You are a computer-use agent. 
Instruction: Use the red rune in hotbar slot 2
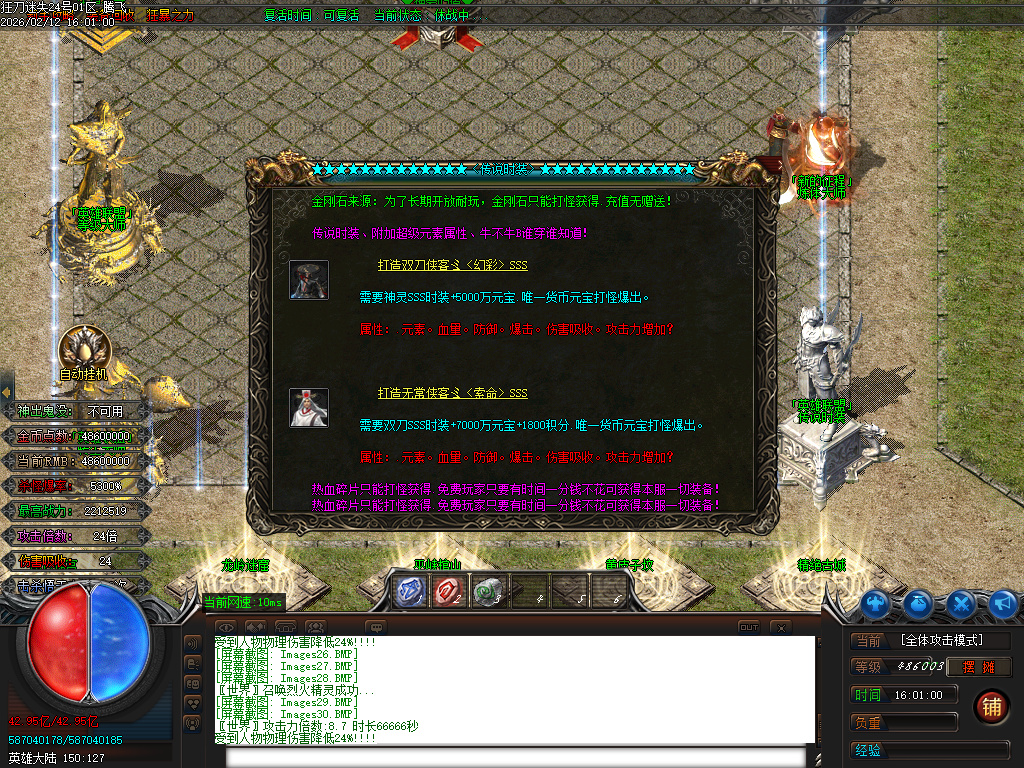(447, 591)
